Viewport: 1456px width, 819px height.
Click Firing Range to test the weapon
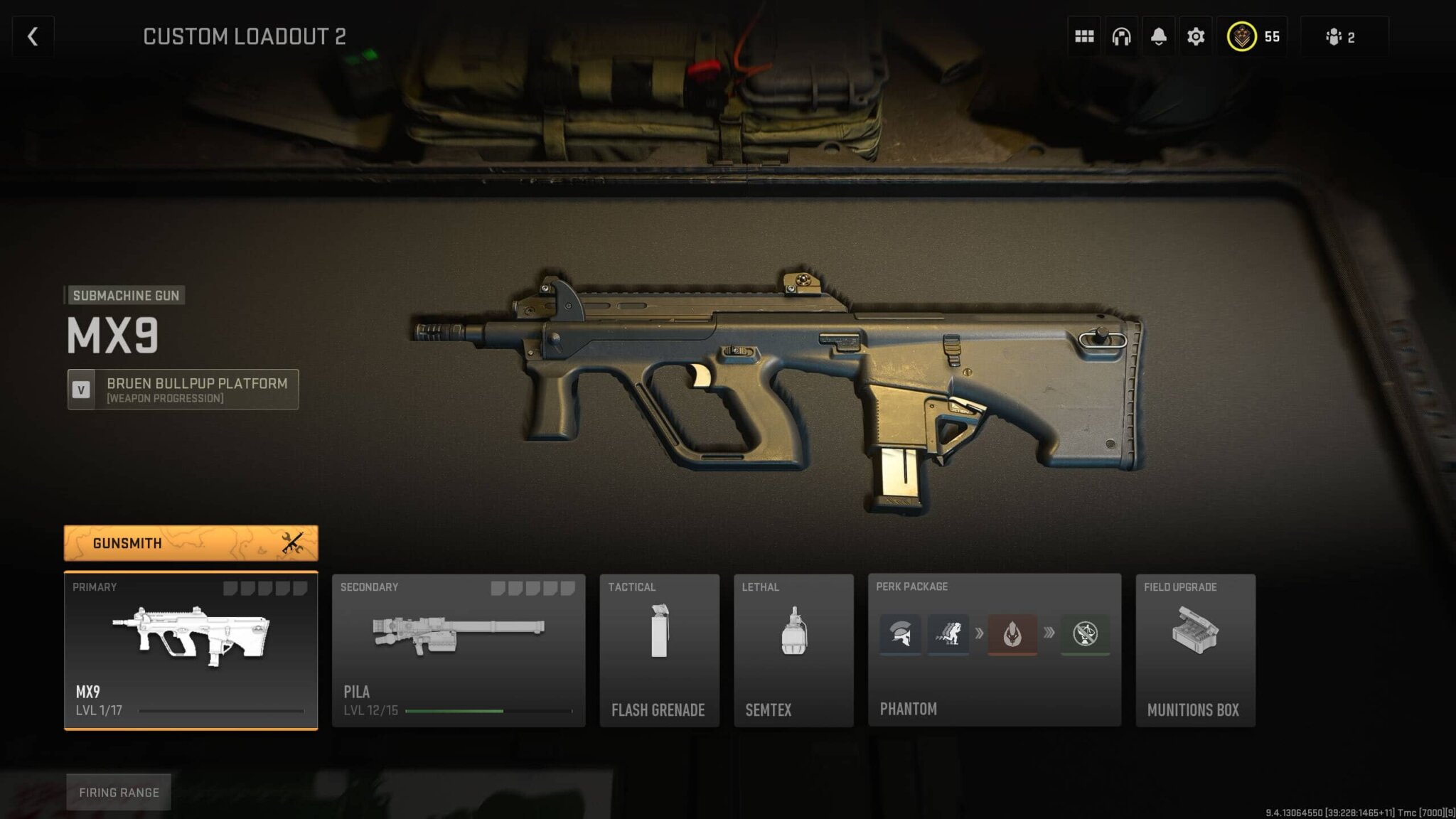[x=118, y=792]
